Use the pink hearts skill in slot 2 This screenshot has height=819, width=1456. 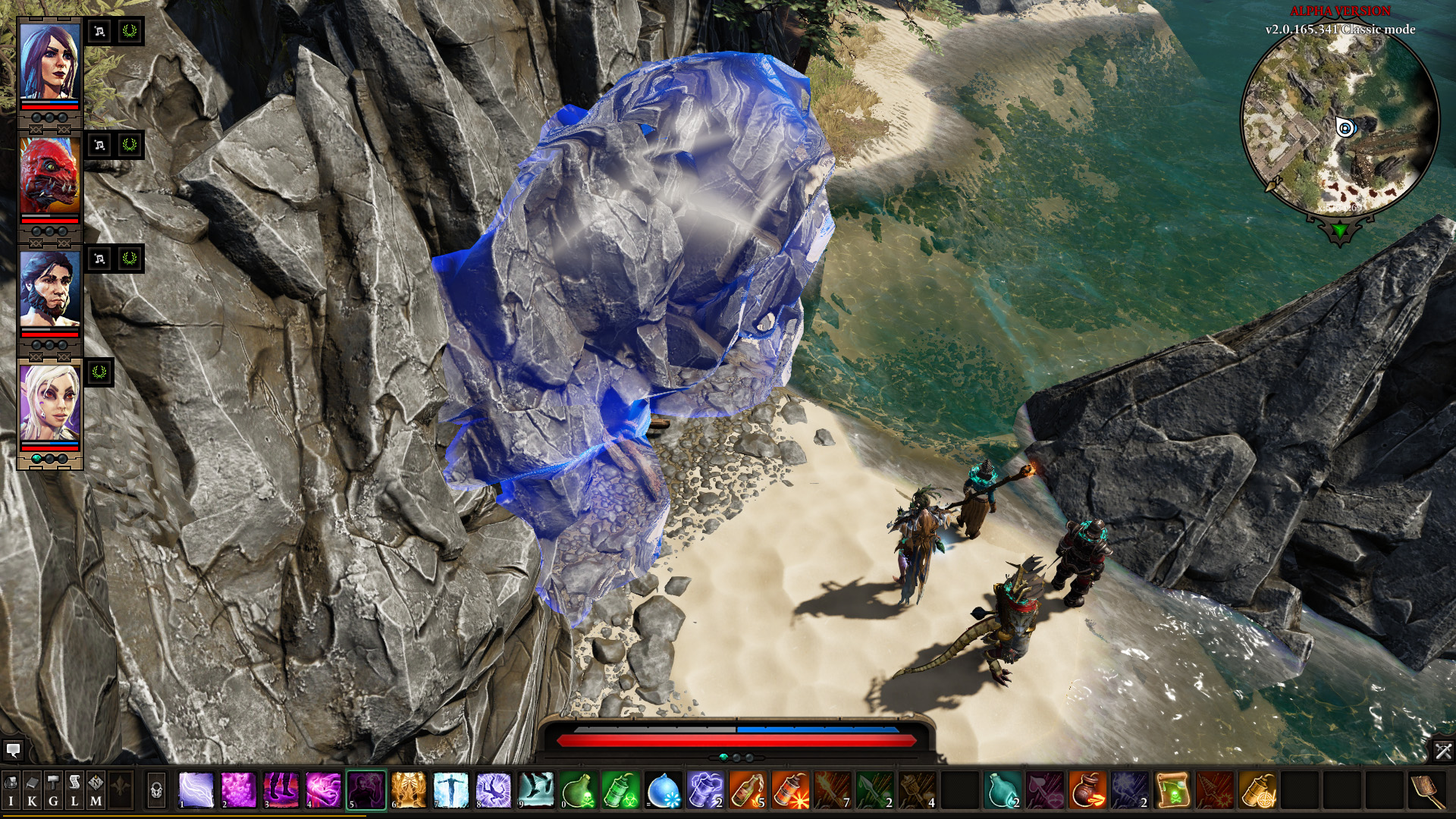(x=239, y=790)
